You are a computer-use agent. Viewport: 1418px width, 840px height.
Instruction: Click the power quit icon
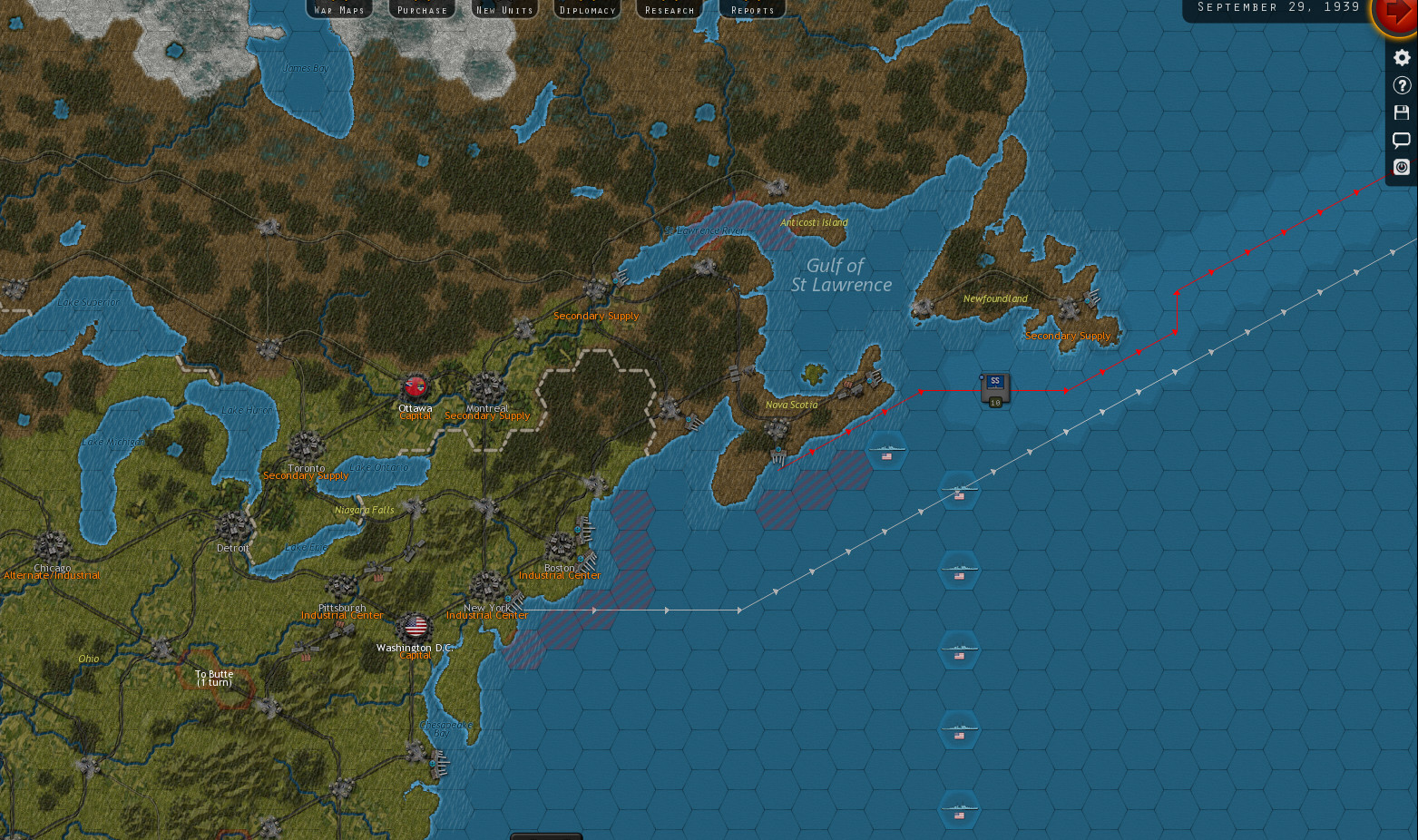1402,167
